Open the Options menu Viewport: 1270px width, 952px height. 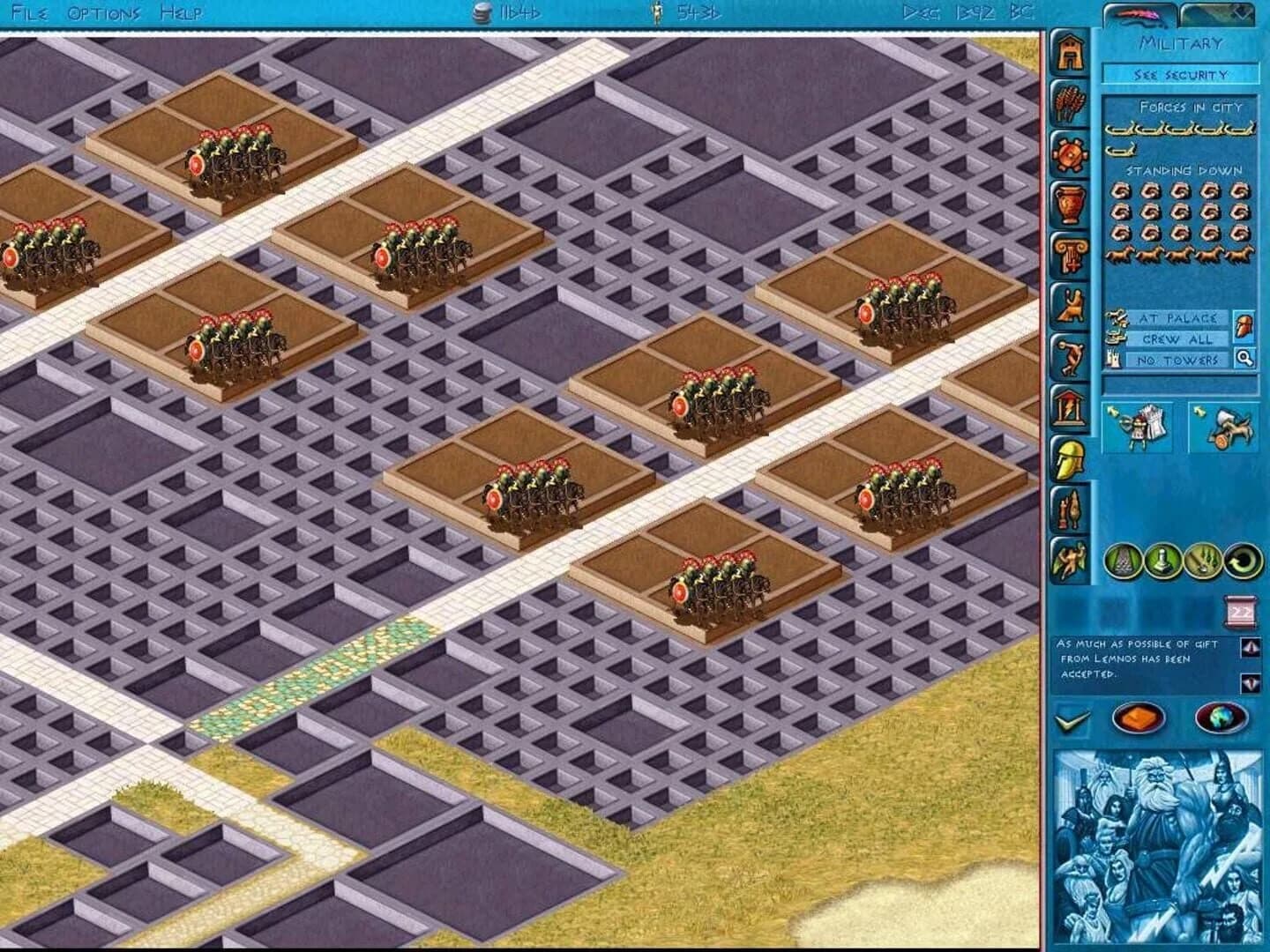point(103,12)
